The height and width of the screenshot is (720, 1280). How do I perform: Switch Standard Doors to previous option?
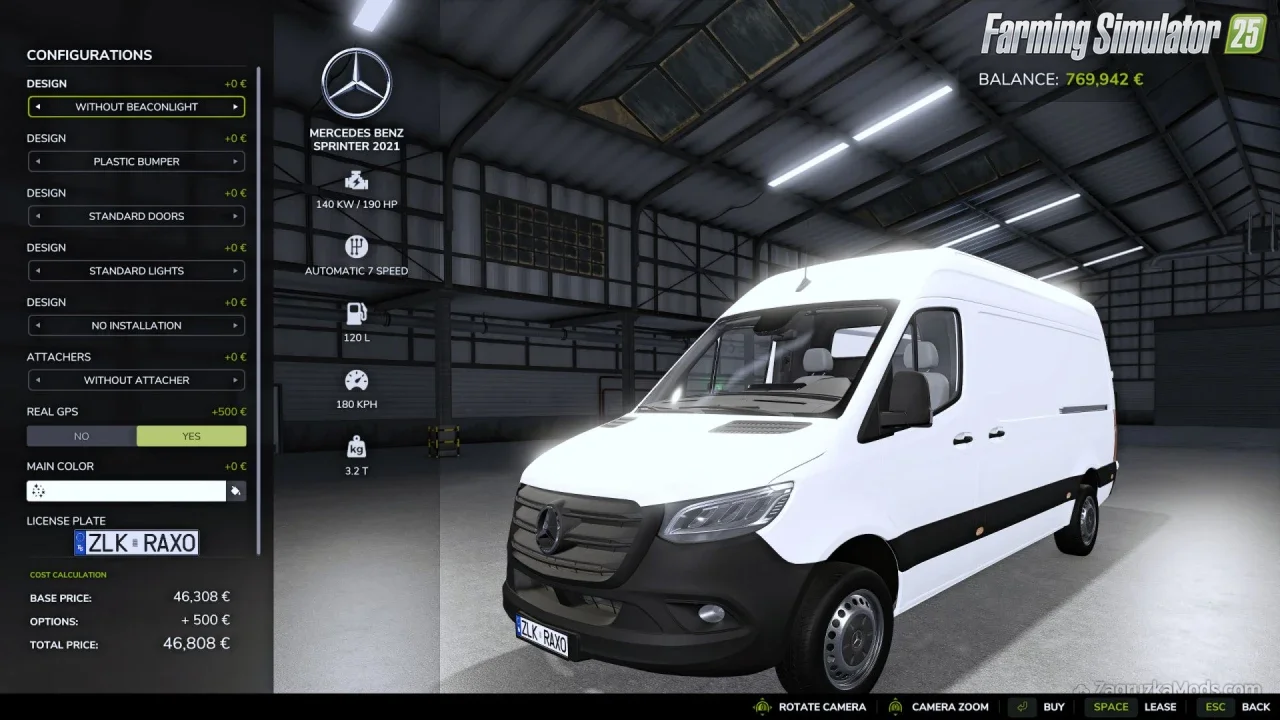point(37,216)
